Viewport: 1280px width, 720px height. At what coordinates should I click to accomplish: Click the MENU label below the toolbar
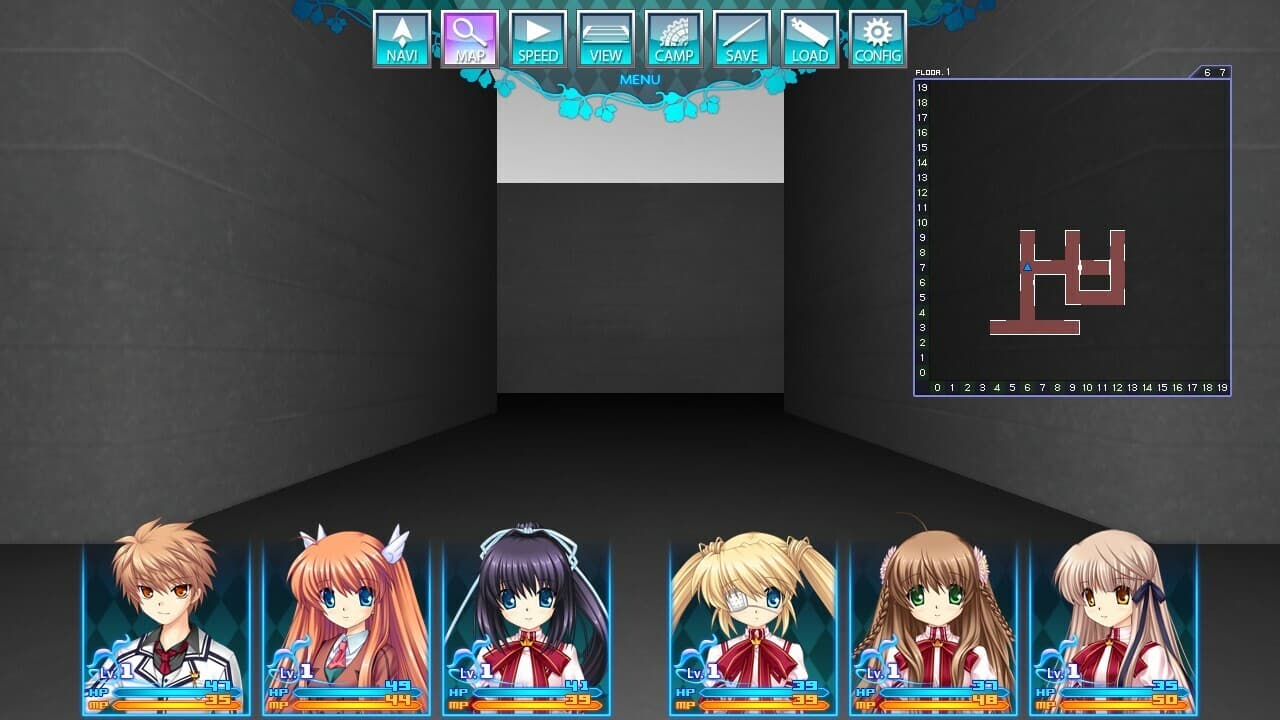click(639, 79)
